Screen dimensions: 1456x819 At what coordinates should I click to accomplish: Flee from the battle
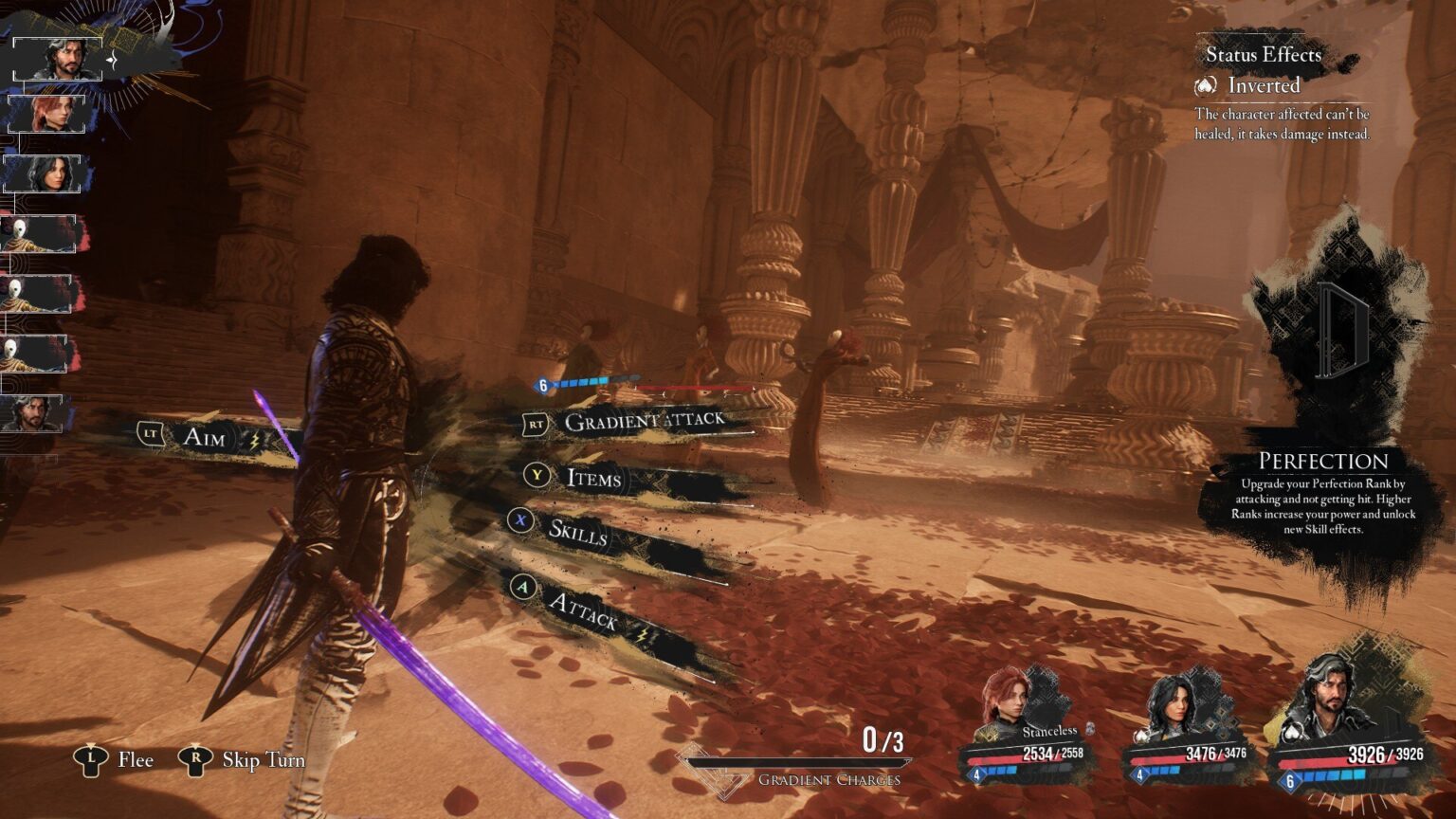click(x=135, y=759)
